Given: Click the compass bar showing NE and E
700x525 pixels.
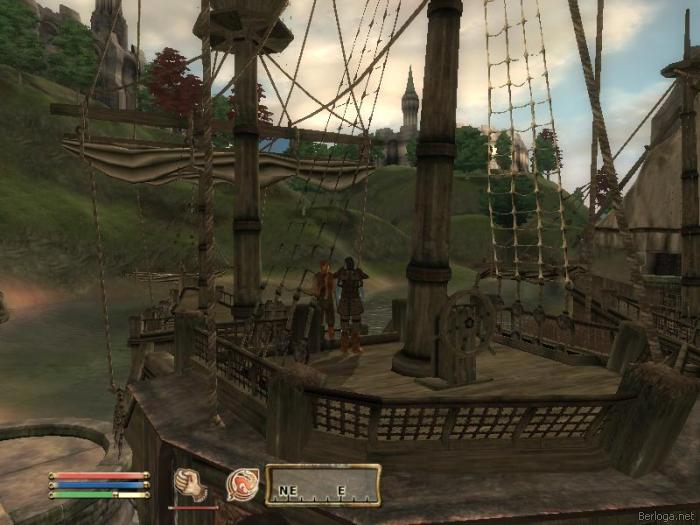Looking at the screenshot, I should [x=322, y=485].
